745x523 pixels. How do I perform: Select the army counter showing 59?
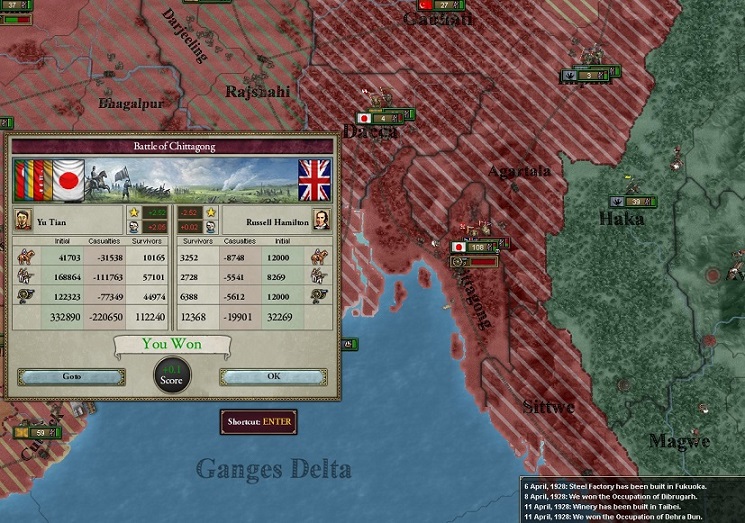[40, 432]
